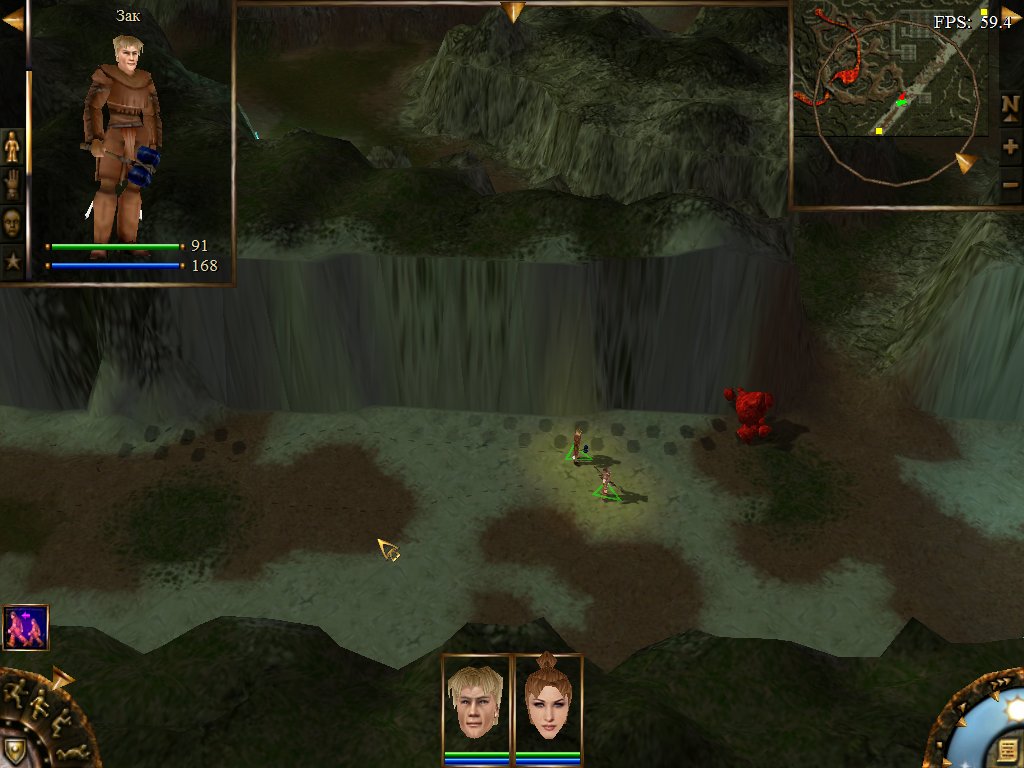Zoom in the minimap with plus button
The height and width of the screenshot is (768, 1024).
(x=1010, y=147)
